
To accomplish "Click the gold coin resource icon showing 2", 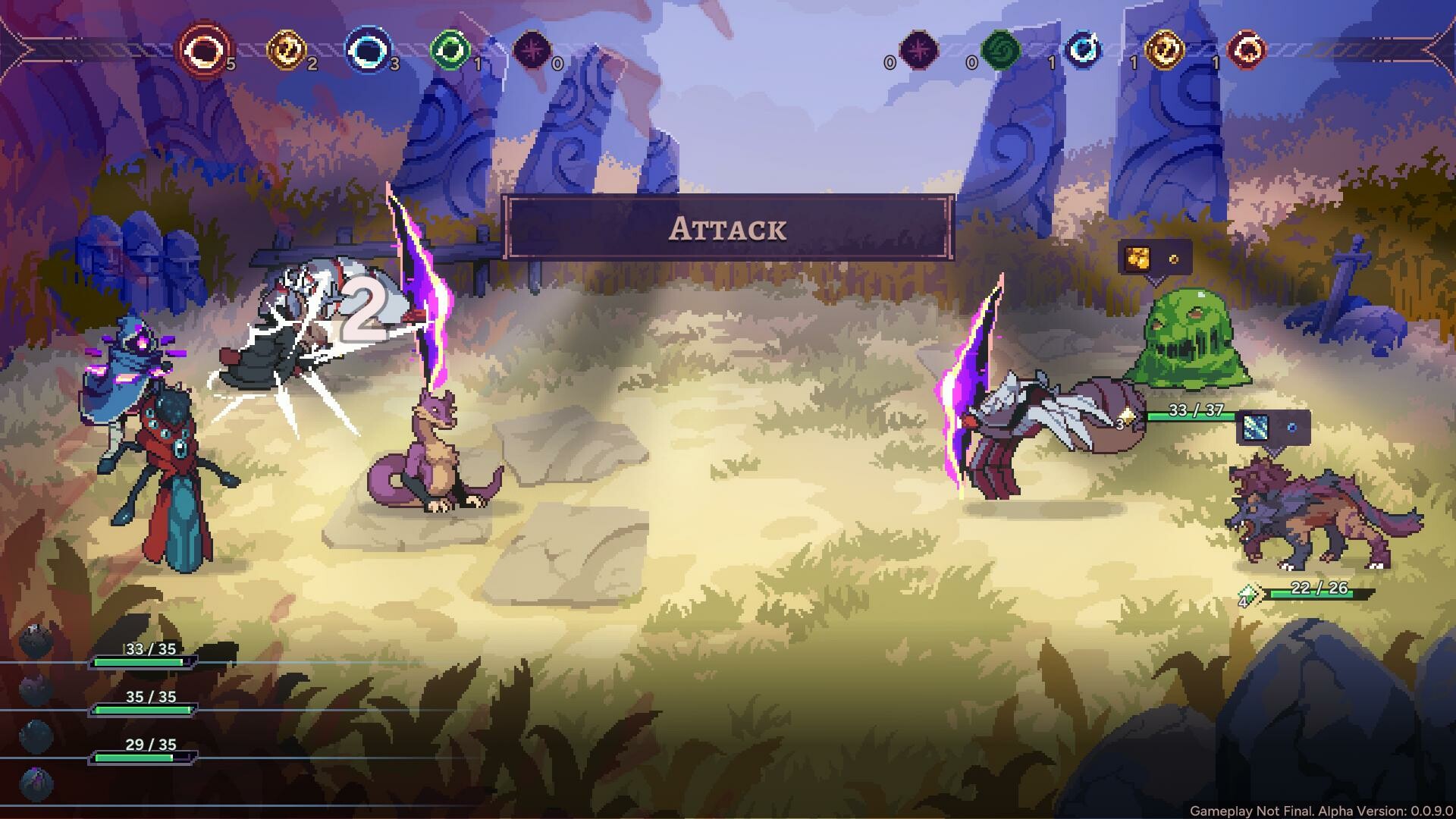I will tap(287, 52).
